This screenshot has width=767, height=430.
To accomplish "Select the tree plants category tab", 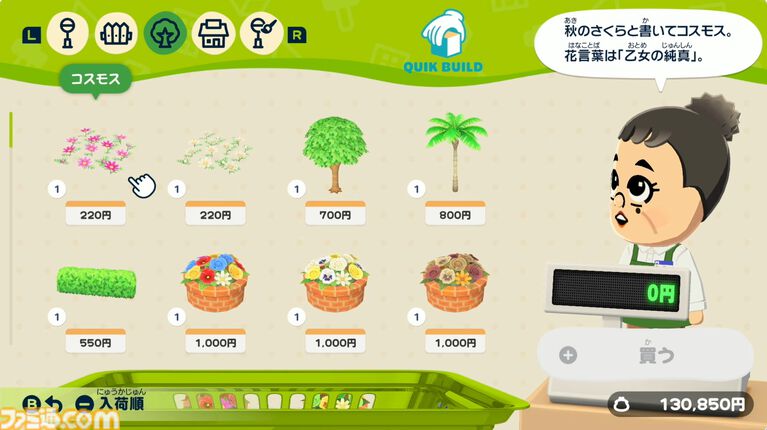I will tap(164, 34).
